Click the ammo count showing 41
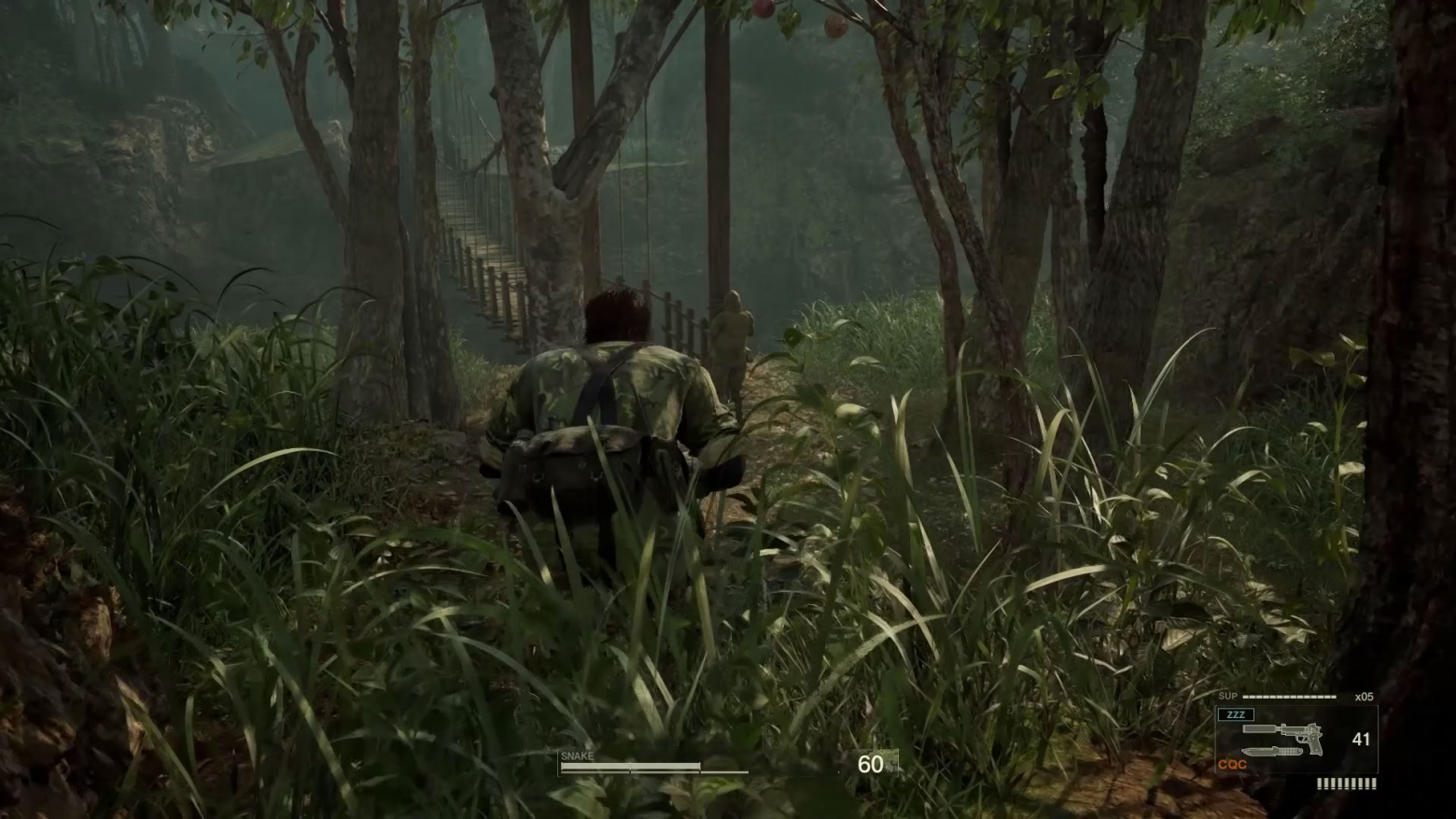Viewport: 1456px width, 819px height. [x=1361, y=740]
